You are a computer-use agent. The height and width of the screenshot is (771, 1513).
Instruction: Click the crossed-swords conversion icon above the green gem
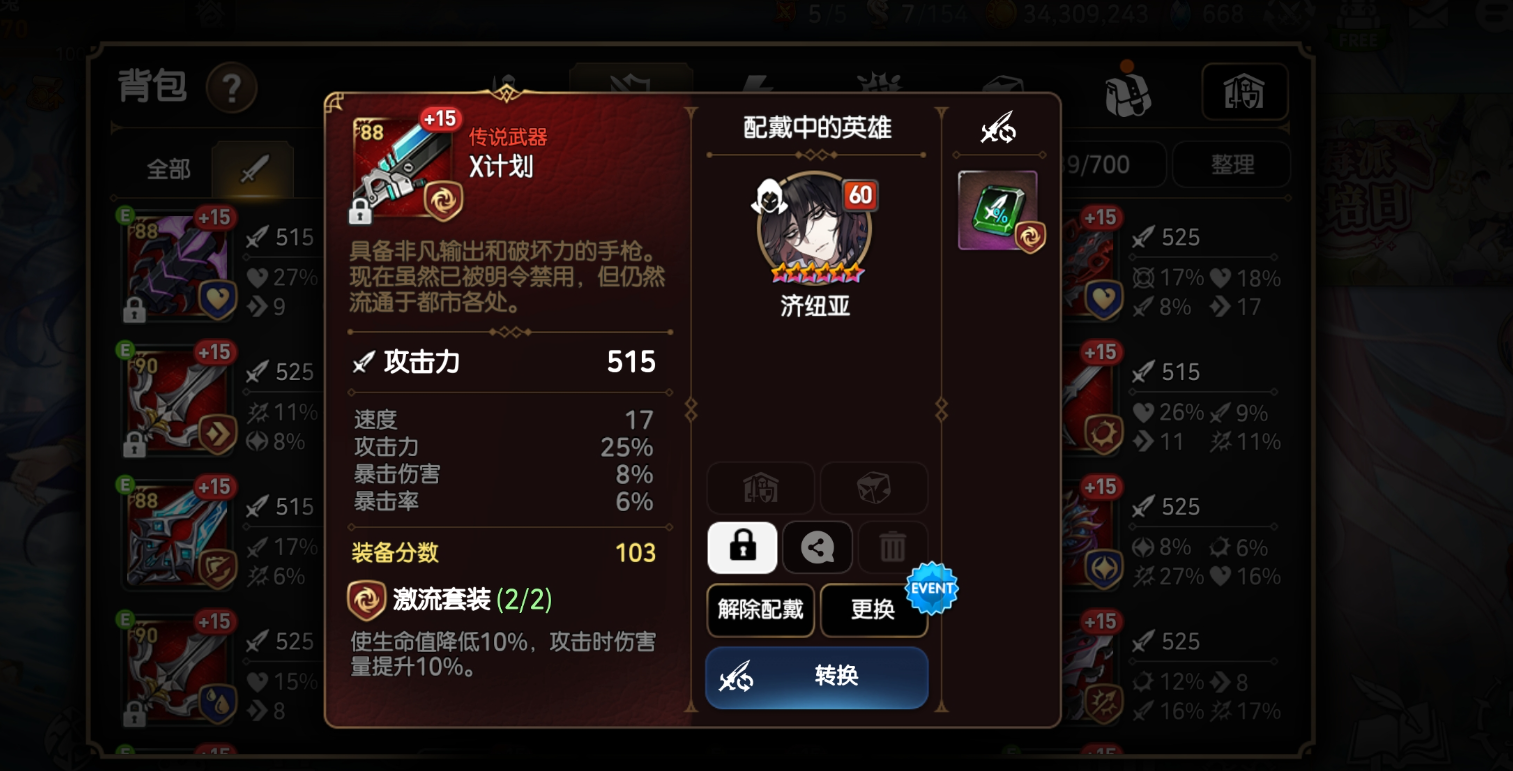pos(997,128)
